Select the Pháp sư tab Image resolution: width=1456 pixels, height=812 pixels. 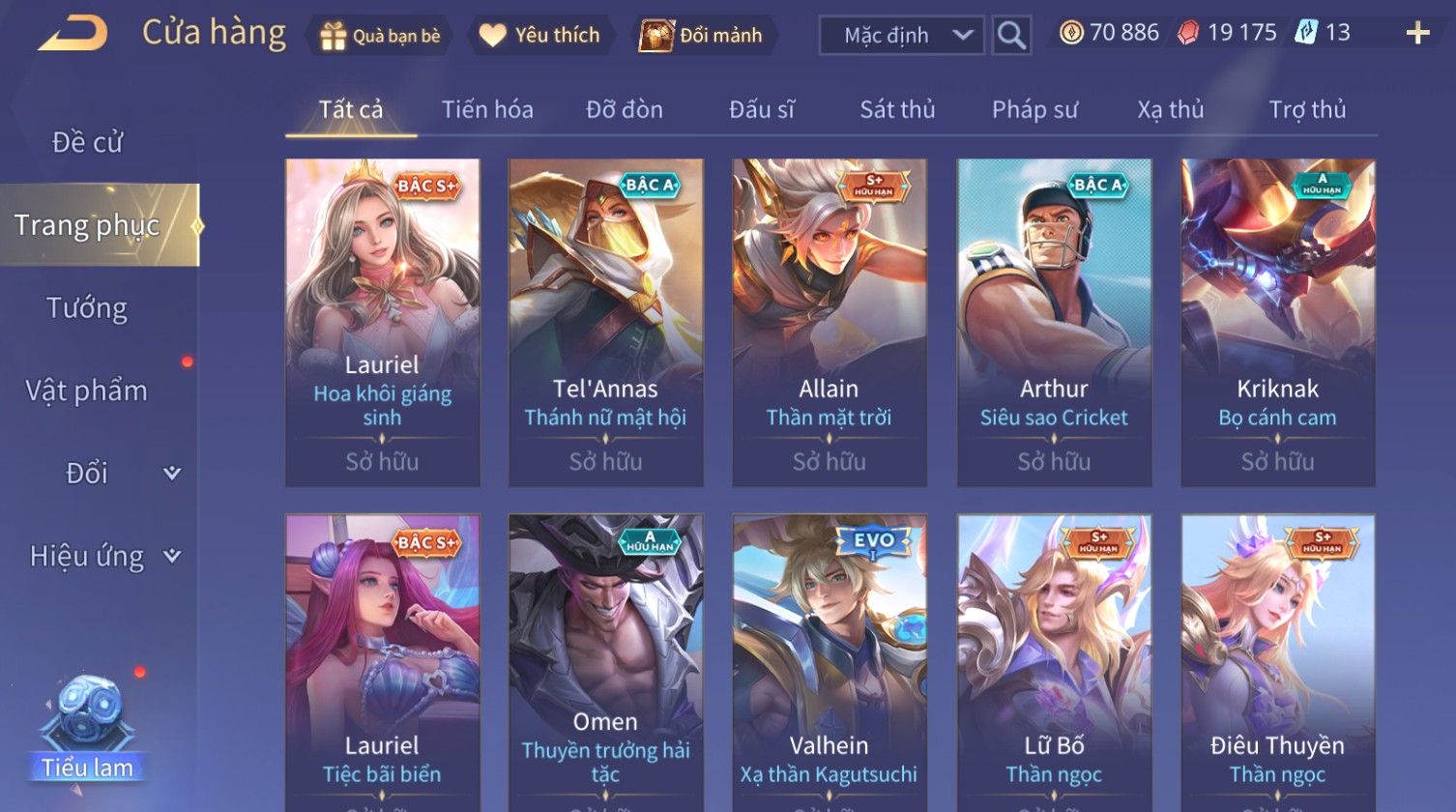(x=1034, y=110)
